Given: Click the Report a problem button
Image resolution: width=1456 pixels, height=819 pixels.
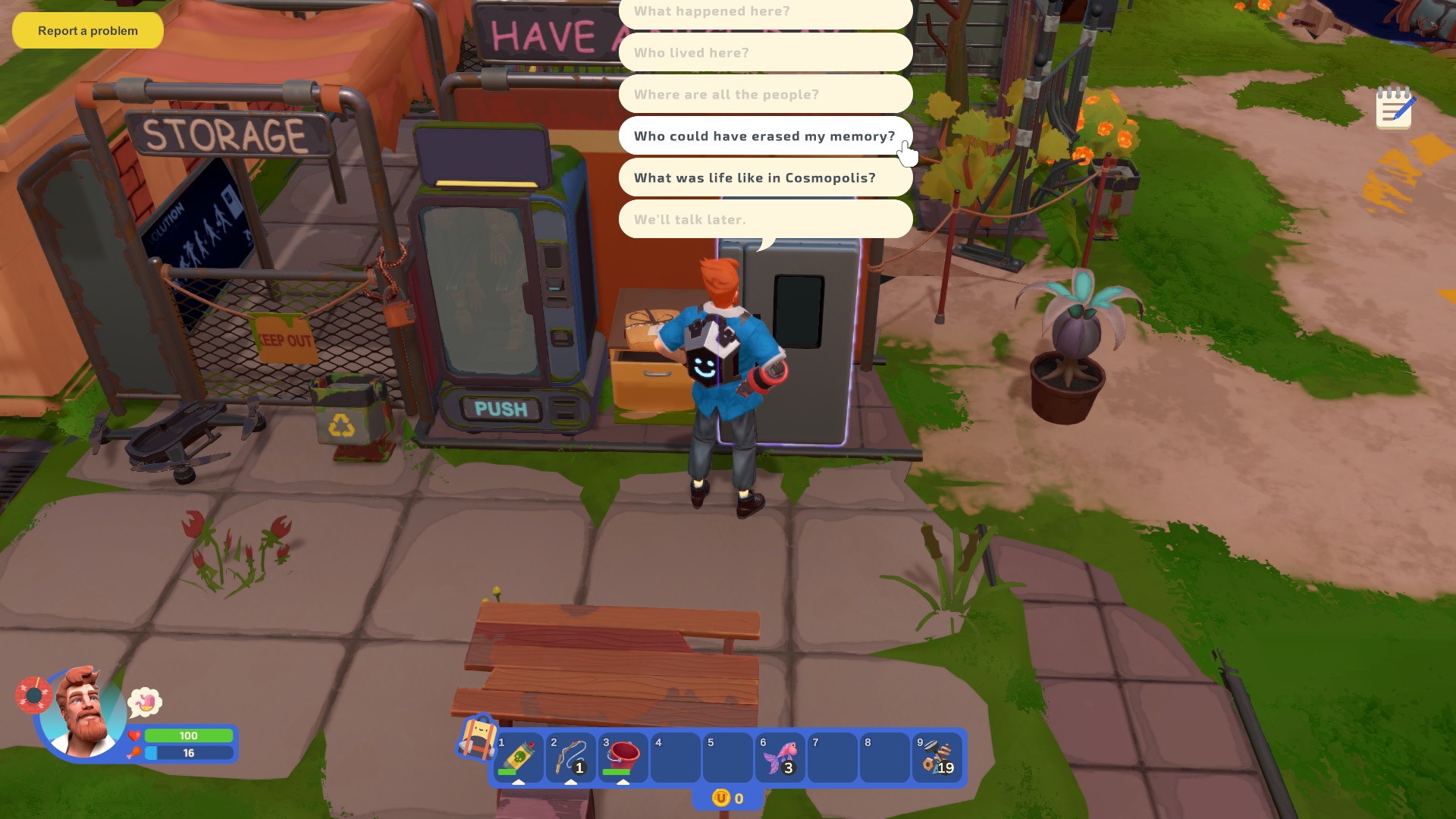Looking at the screenshot, I should click(88, 31).
